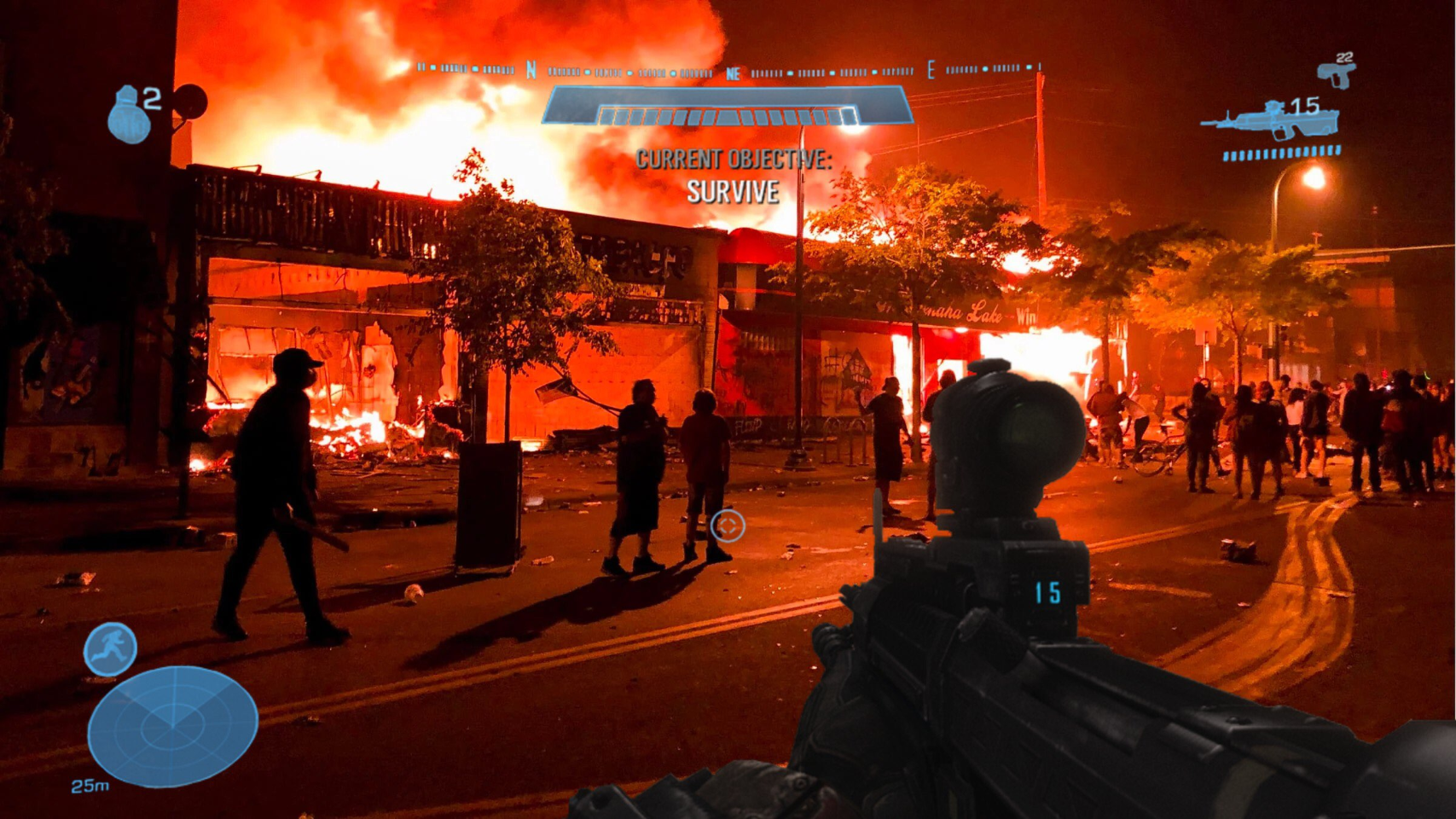Click the compass heading strip
Screen dimensions: 1456x819
coord(729,70)
